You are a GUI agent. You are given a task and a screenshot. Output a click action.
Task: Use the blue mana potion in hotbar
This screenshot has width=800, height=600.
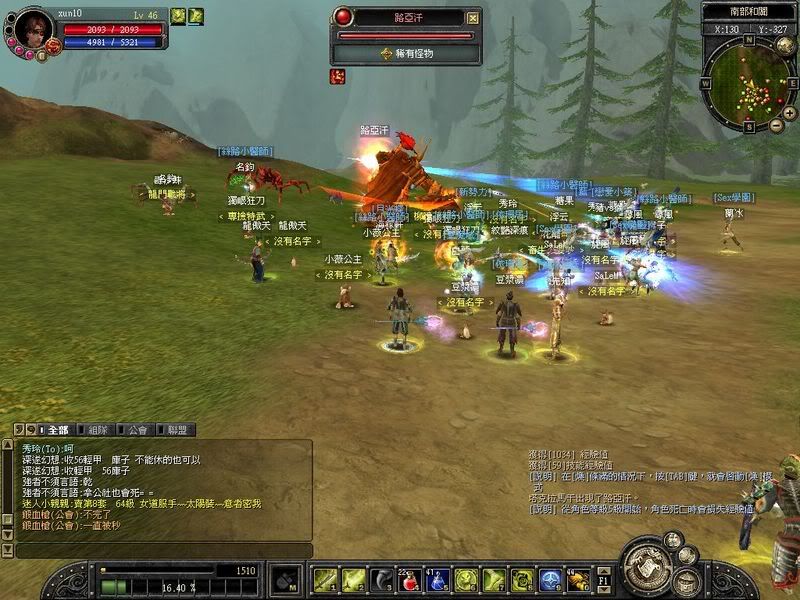point(437,580)
